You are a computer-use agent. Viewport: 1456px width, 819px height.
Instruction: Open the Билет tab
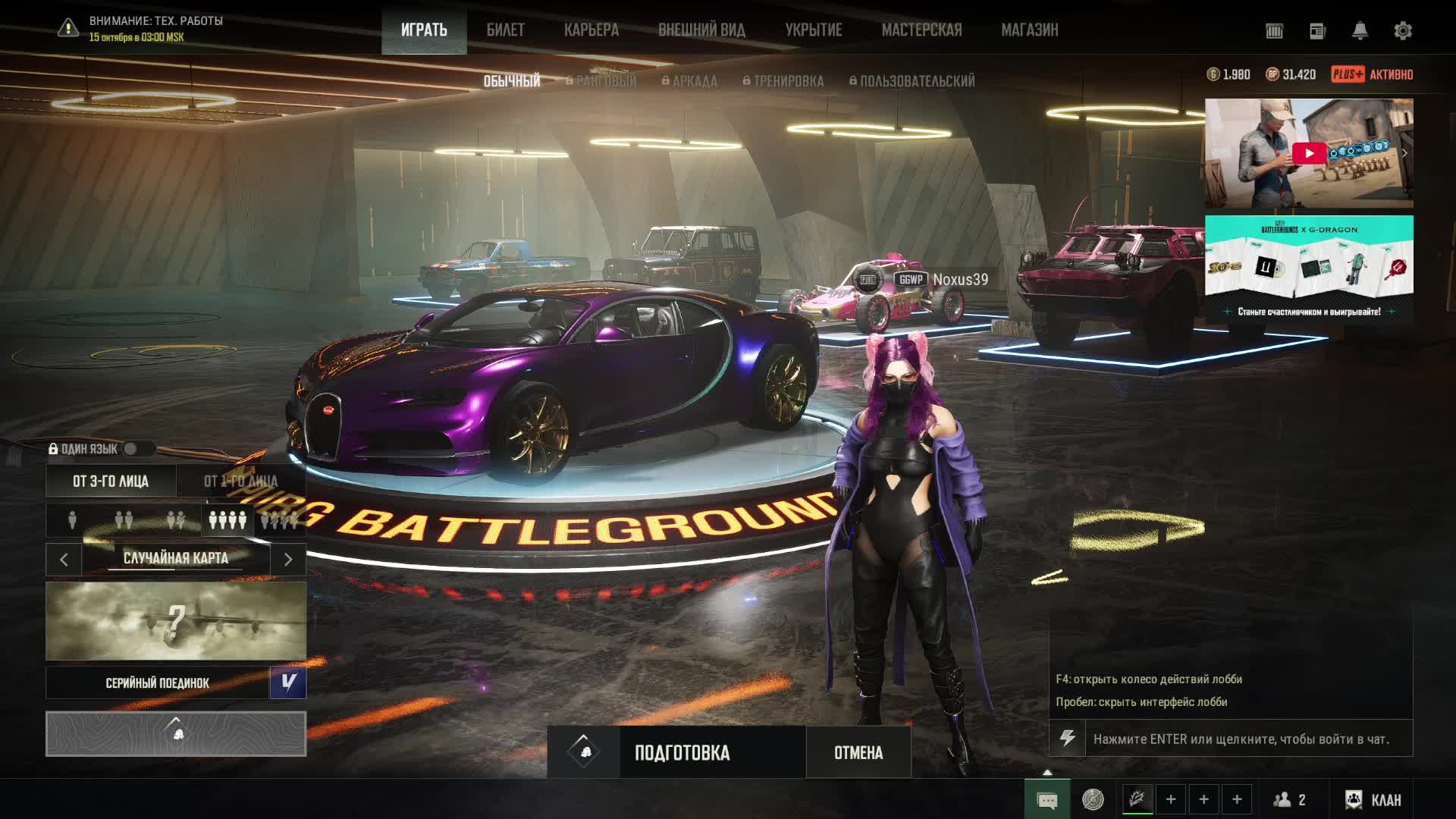coord(505,30)
